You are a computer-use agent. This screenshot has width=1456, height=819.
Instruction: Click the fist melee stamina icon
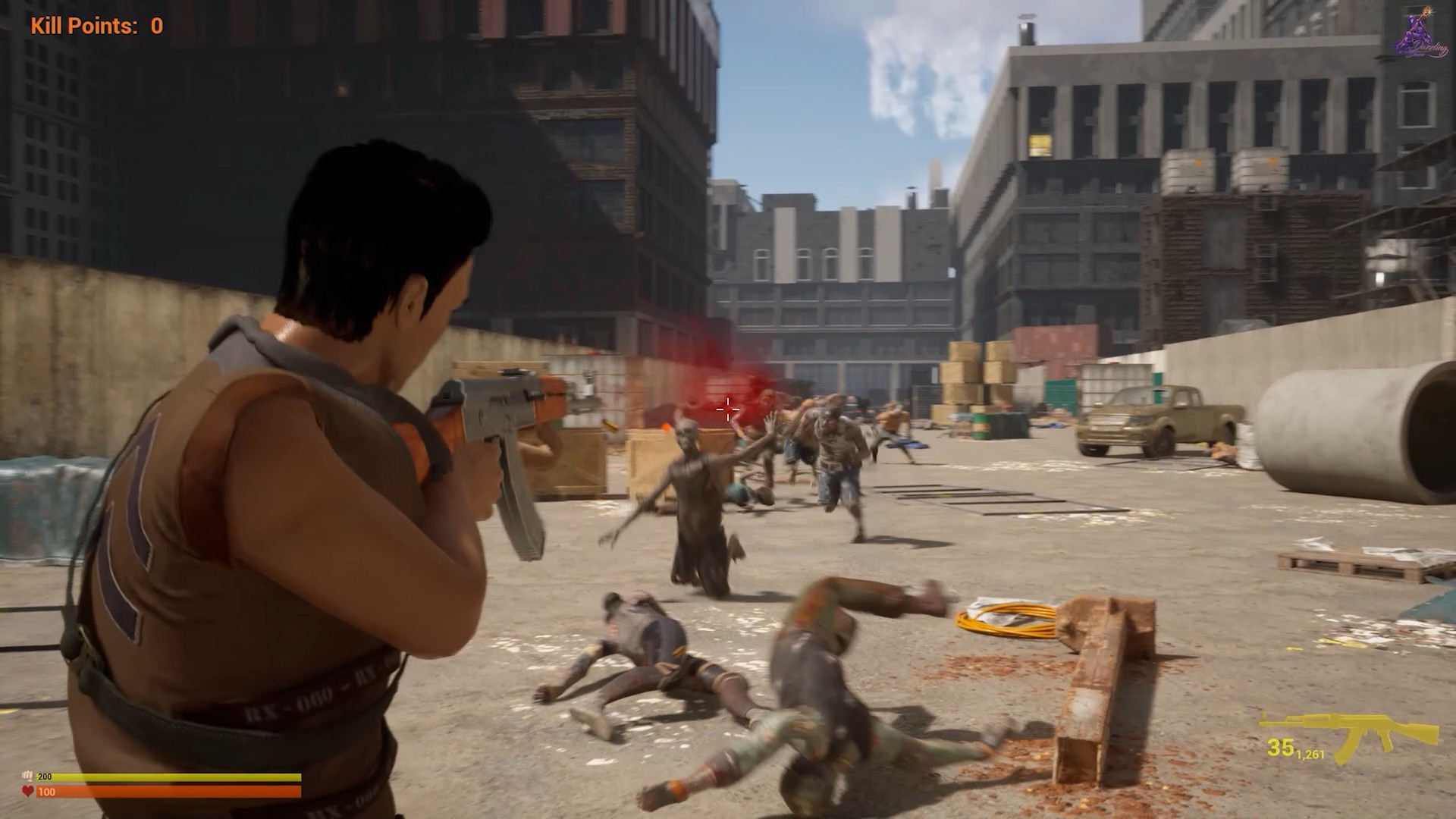coord(27,777)
